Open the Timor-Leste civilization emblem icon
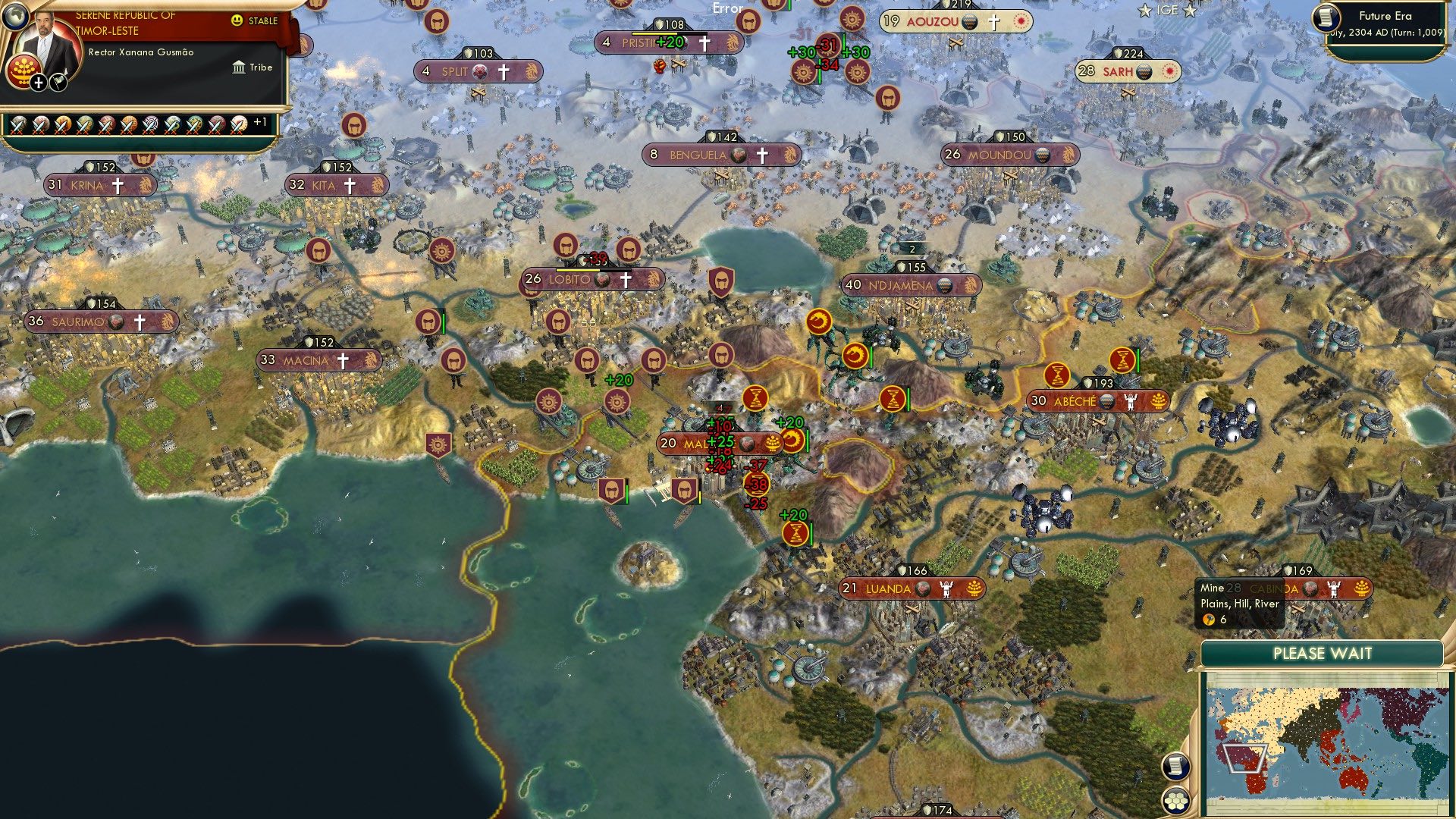 [24, 73]
